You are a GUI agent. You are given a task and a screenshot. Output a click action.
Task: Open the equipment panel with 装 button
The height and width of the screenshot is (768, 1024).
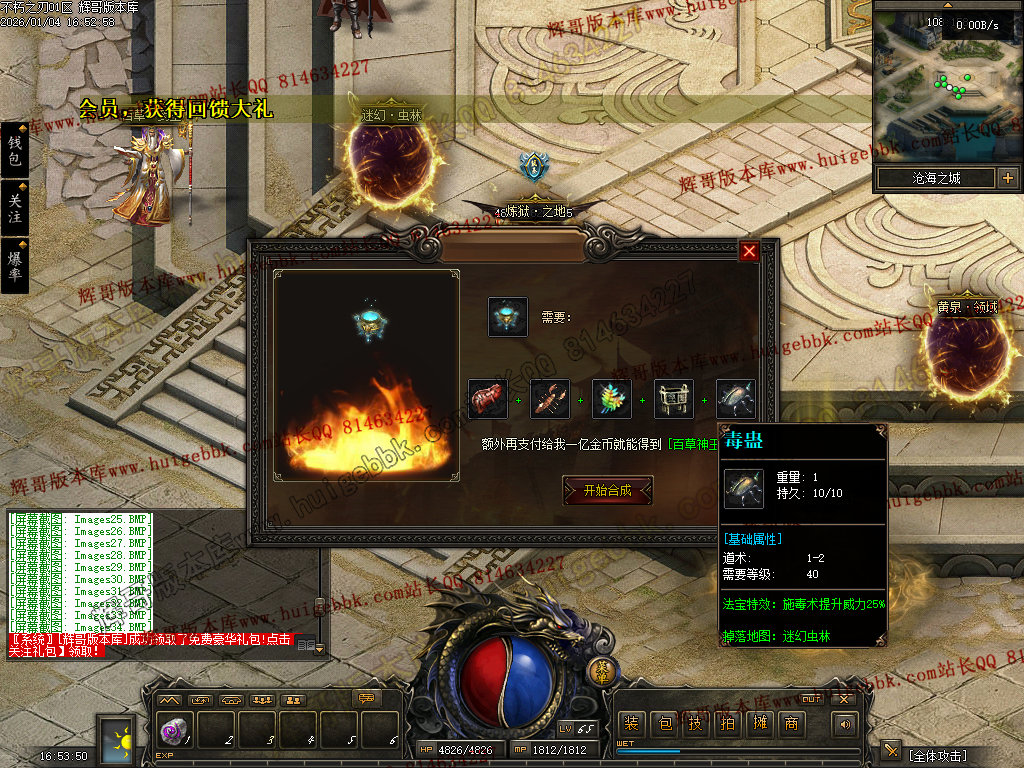[x=631, y=724]
